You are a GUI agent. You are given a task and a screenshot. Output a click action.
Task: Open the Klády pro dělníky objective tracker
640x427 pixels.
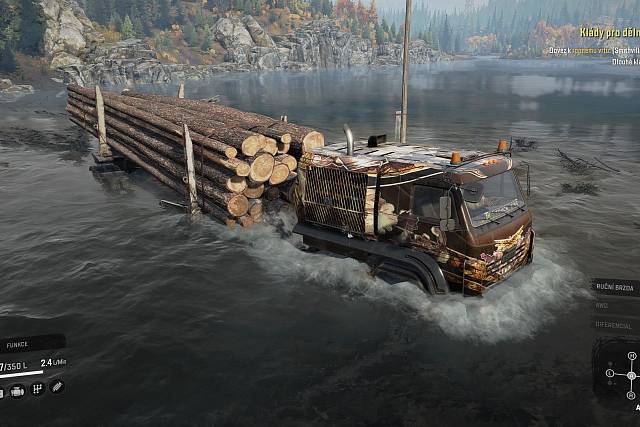coord(596,34)
